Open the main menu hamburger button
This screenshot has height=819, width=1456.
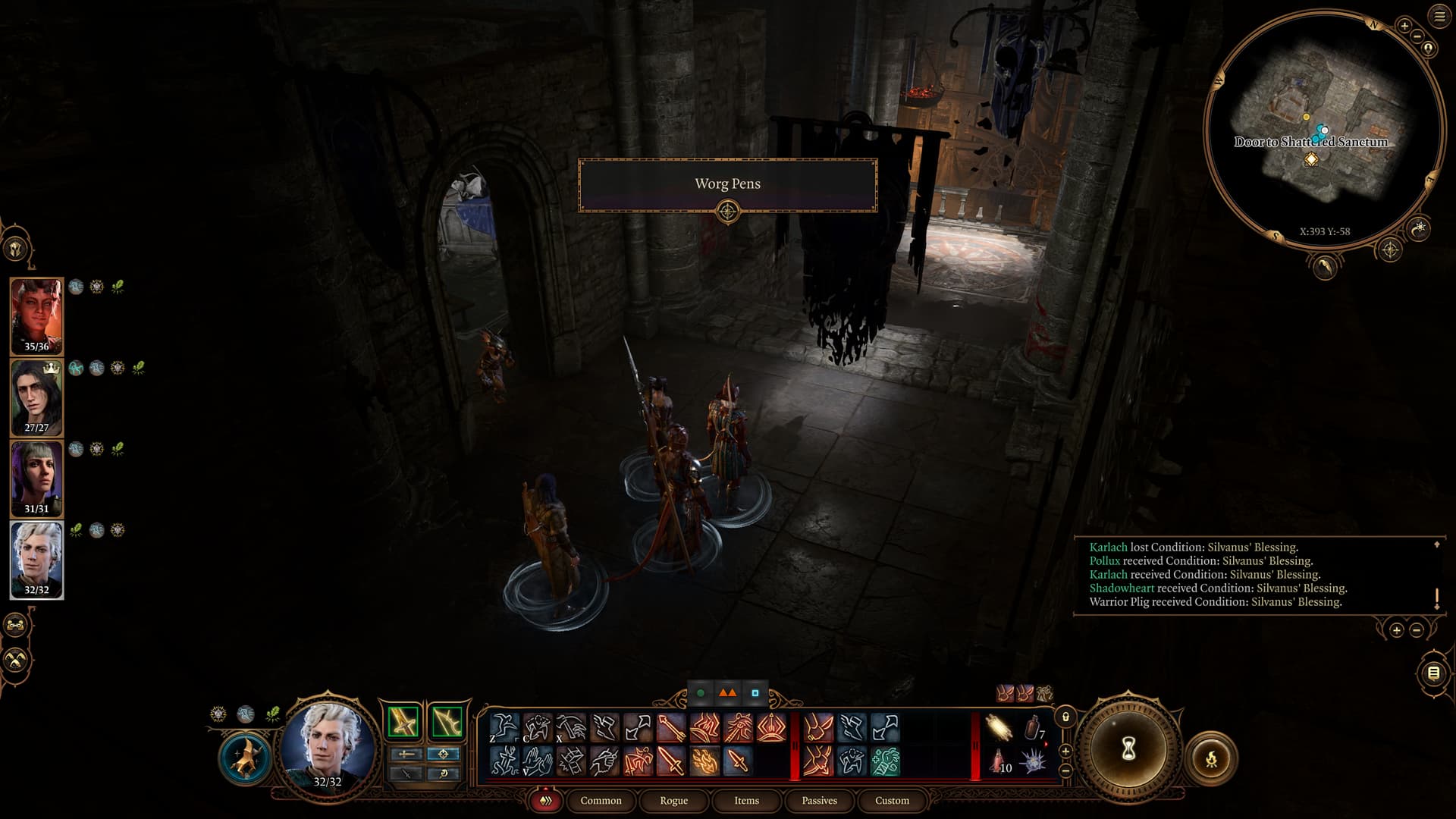click(x=1439, y=17)
